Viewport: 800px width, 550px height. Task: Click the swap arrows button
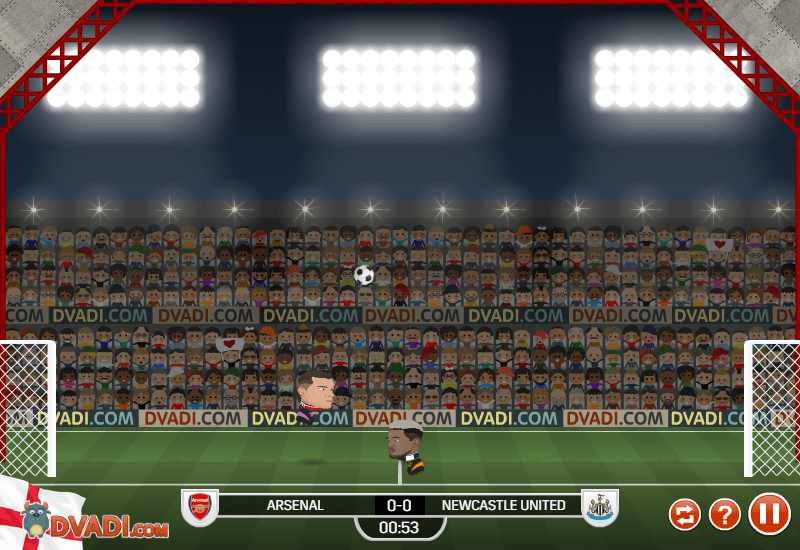coord(685,515)
